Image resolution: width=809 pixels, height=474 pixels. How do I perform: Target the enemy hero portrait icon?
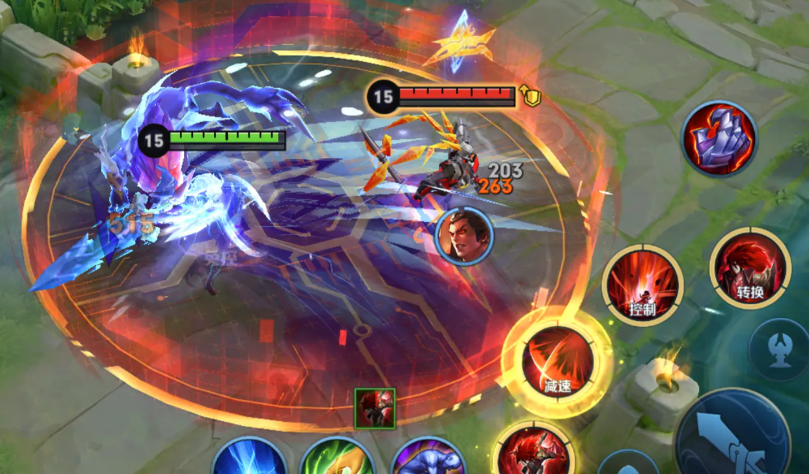tap(465, 236)
